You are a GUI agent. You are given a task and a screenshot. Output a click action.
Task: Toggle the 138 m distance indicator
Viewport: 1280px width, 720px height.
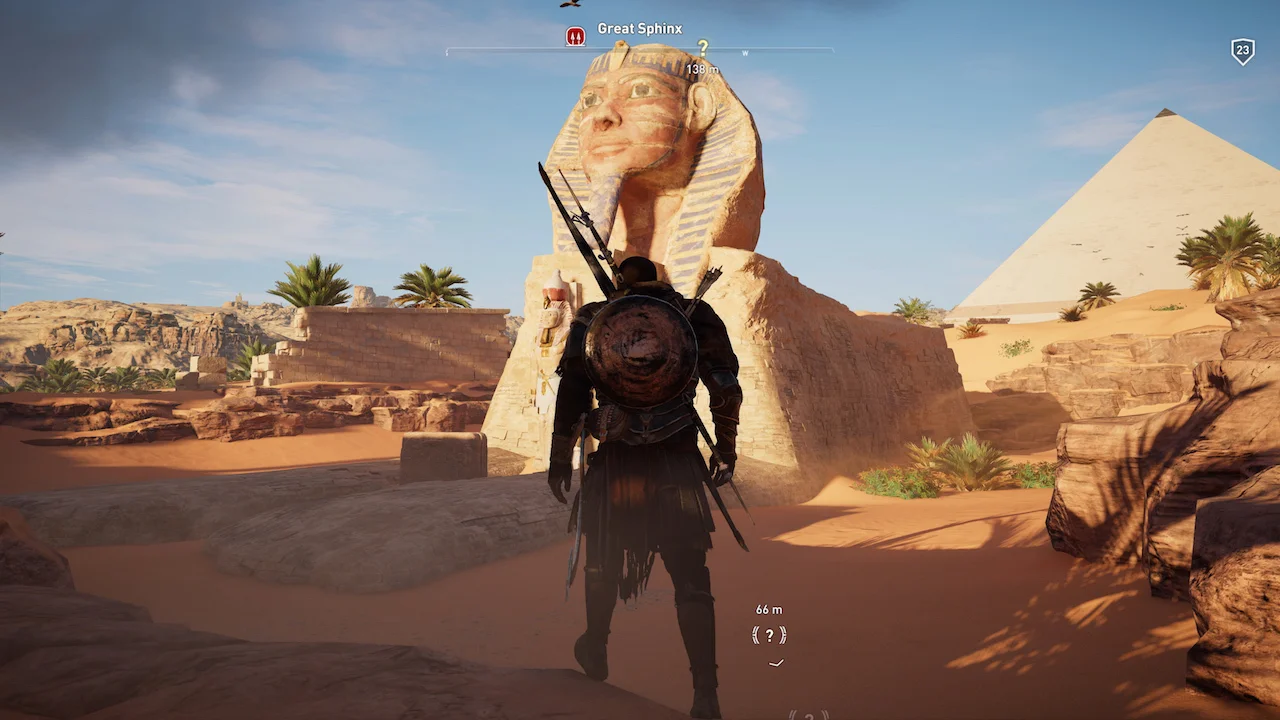coord(703,68)
